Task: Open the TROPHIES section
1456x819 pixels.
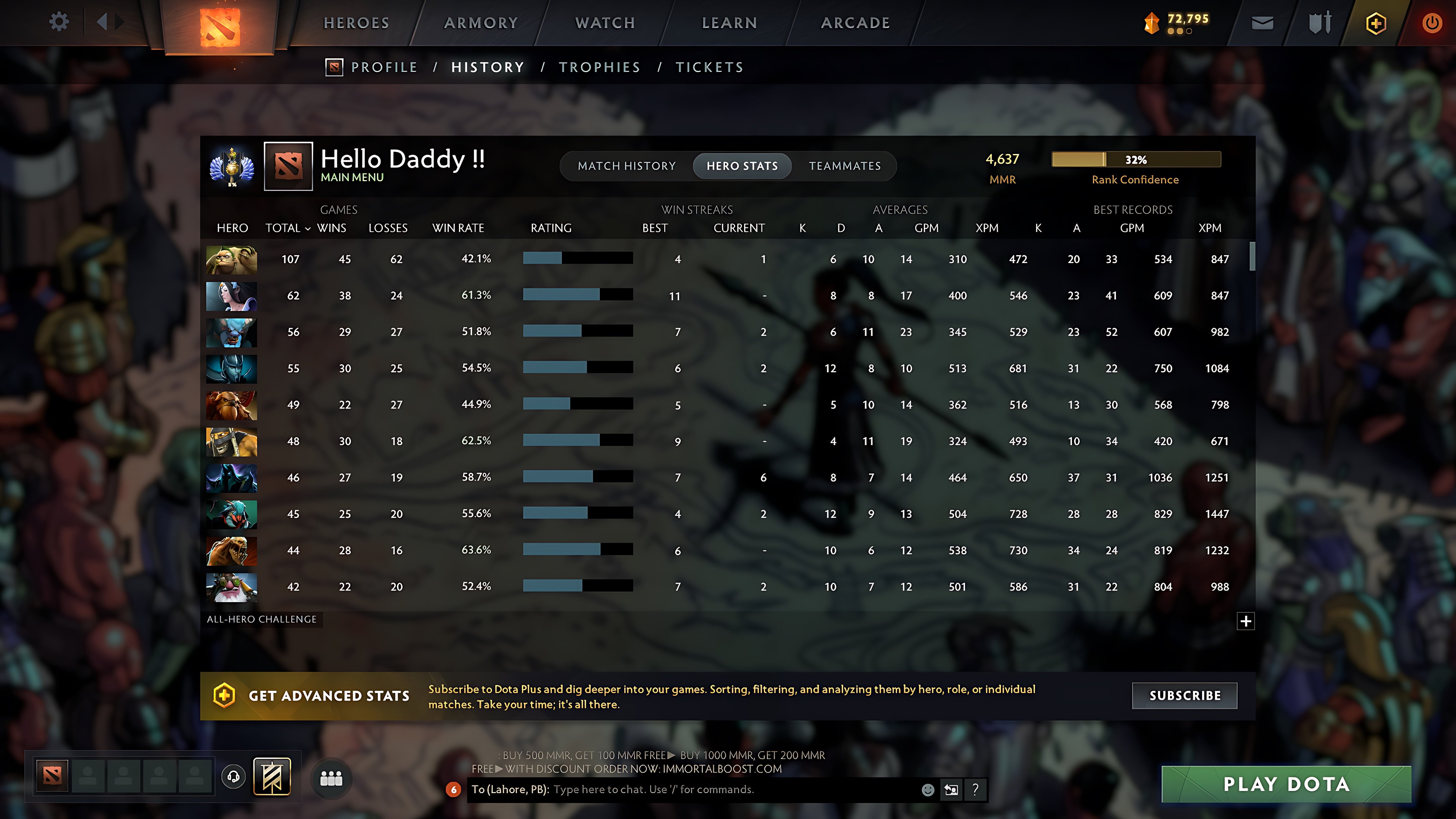Action: click(600, 67)
